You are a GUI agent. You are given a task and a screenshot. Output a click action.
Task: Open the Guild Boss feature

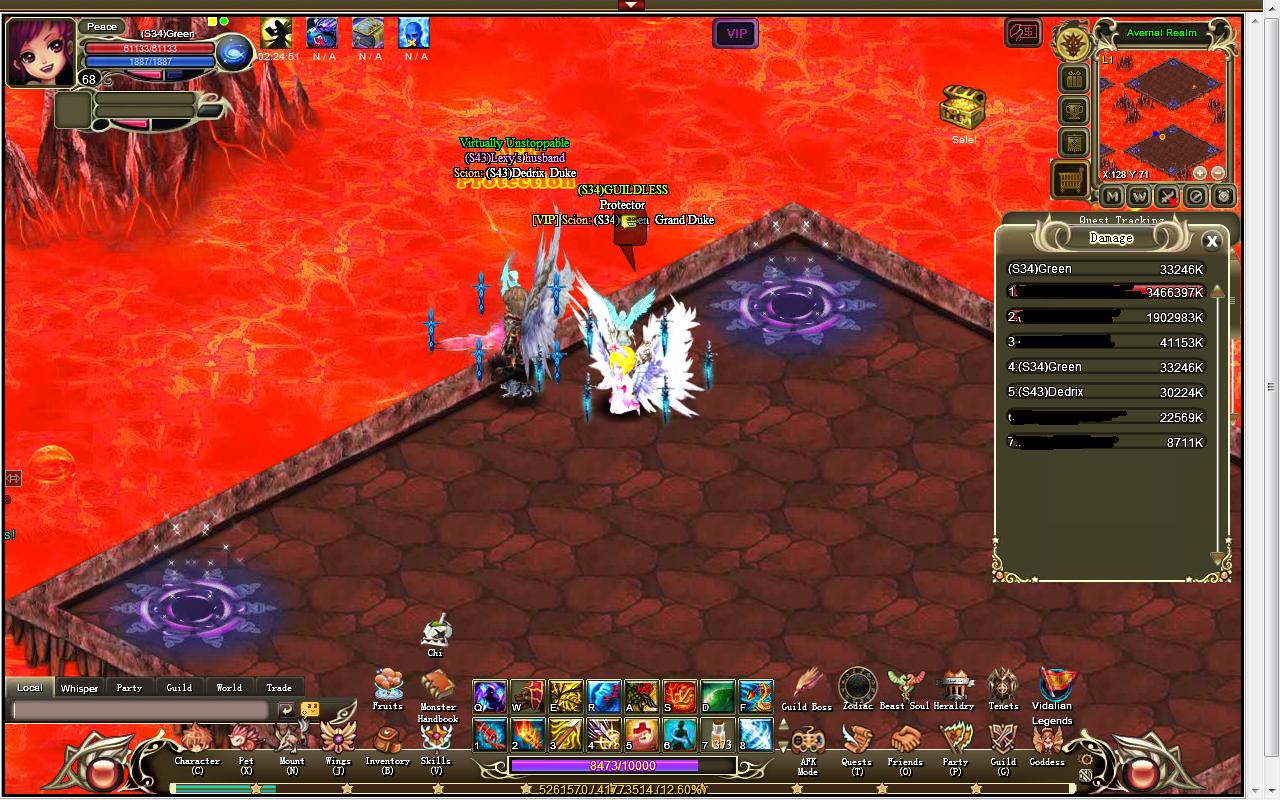[806, 688]
